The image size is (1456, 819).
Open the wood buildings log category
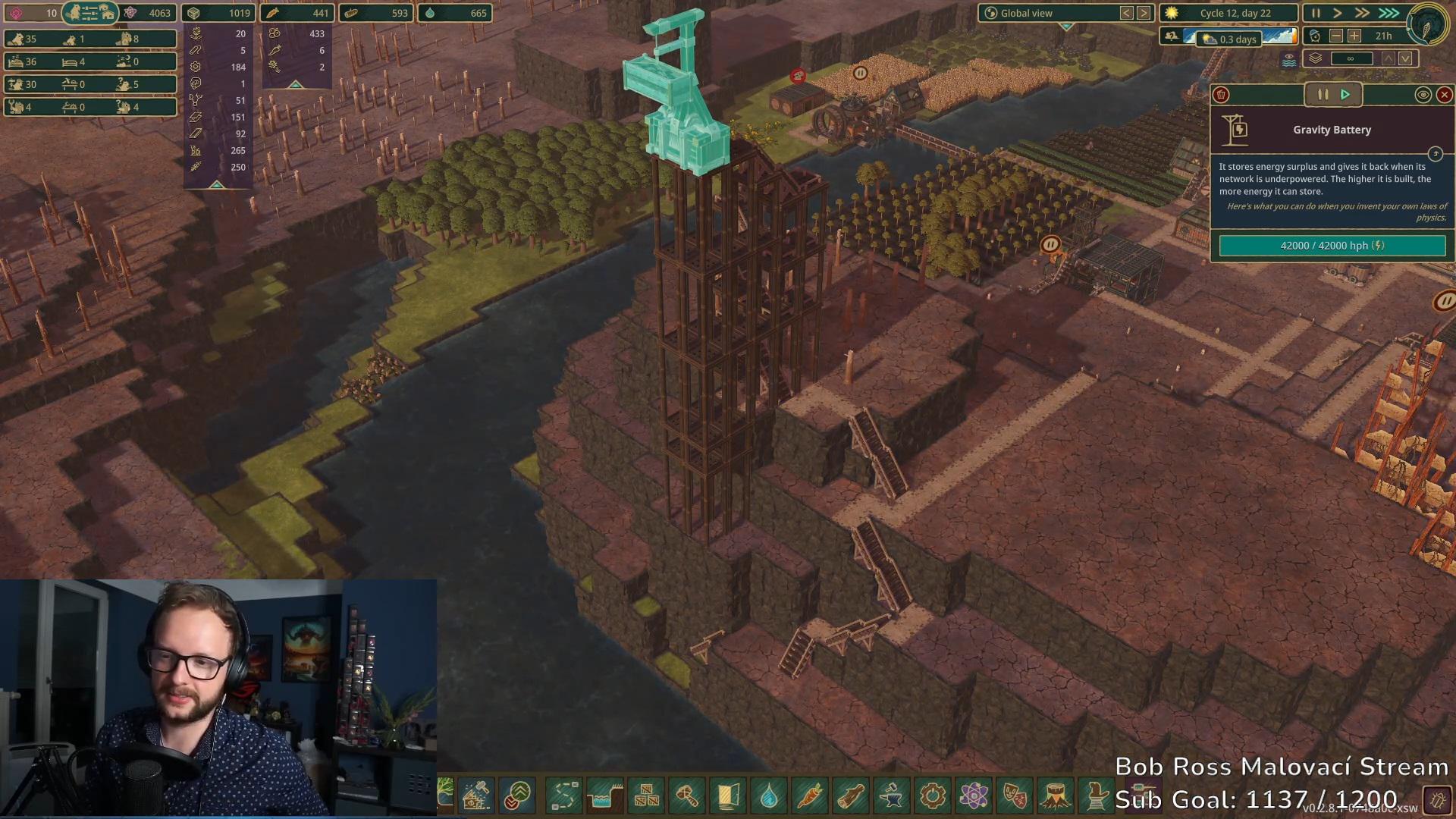click(851, 796)
